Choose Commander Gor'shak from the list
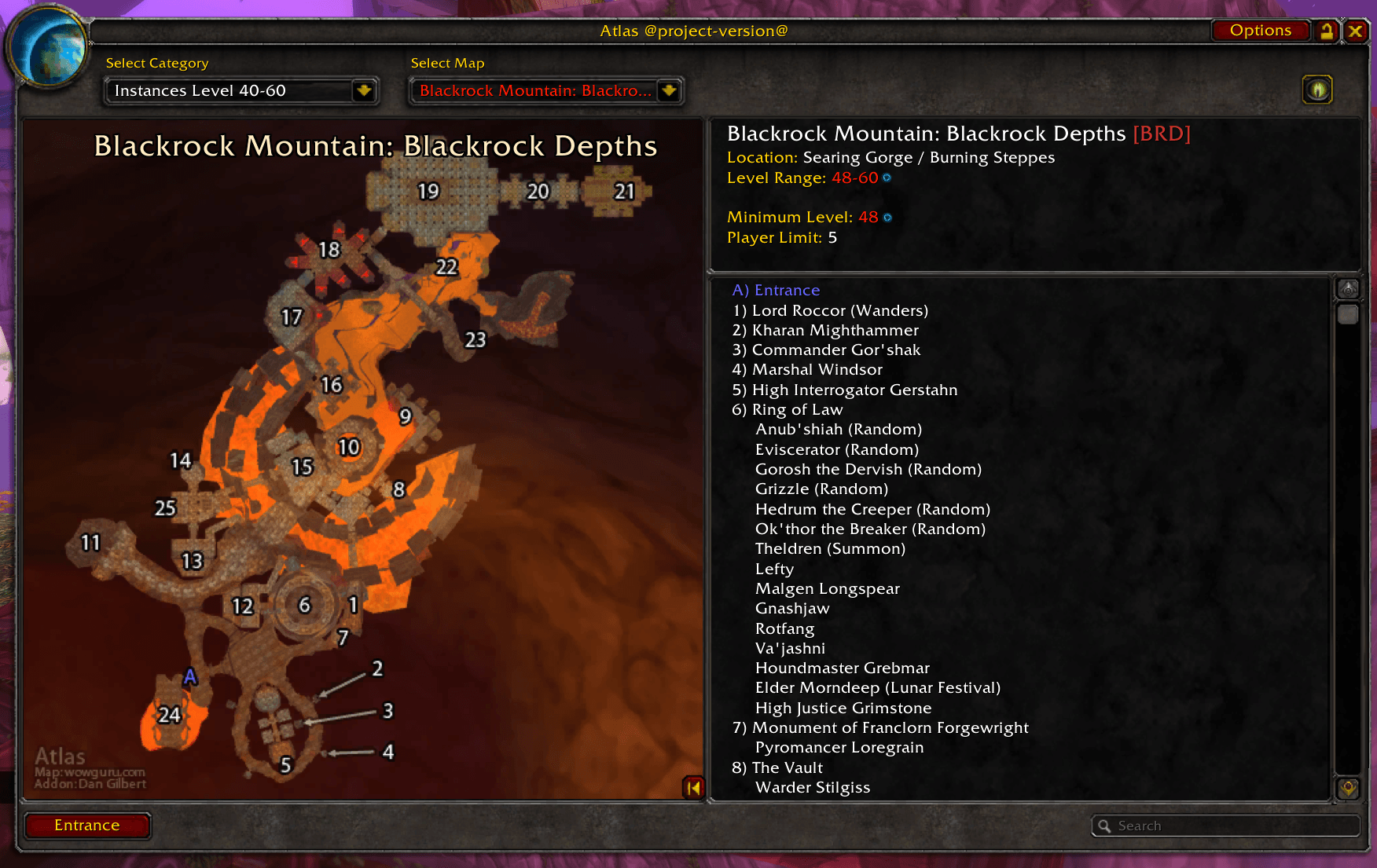Viewport: 1377px width, 868px height. pos(826,350)
